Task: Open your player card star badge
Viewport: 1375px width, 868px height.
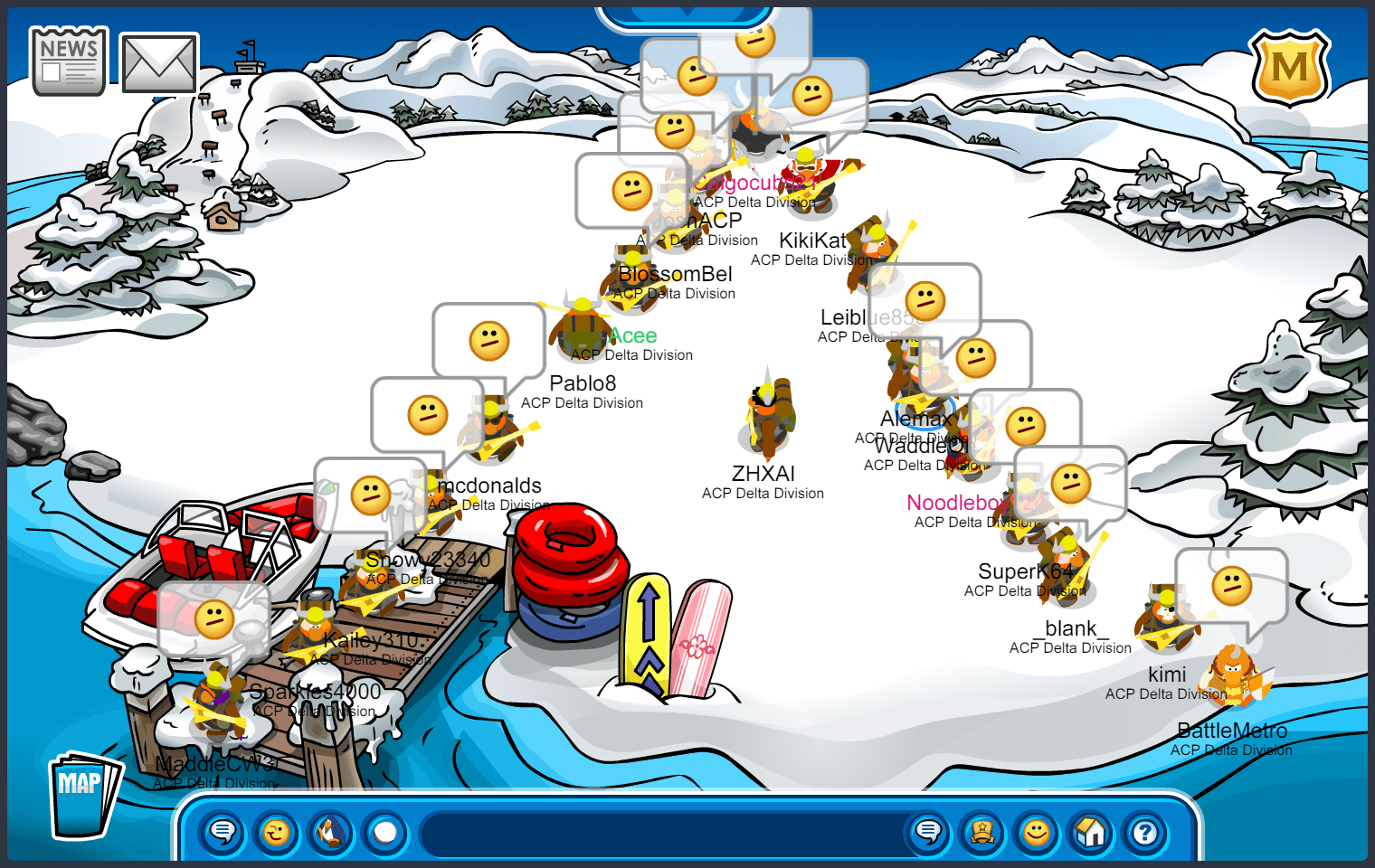Action: [982, 832]
